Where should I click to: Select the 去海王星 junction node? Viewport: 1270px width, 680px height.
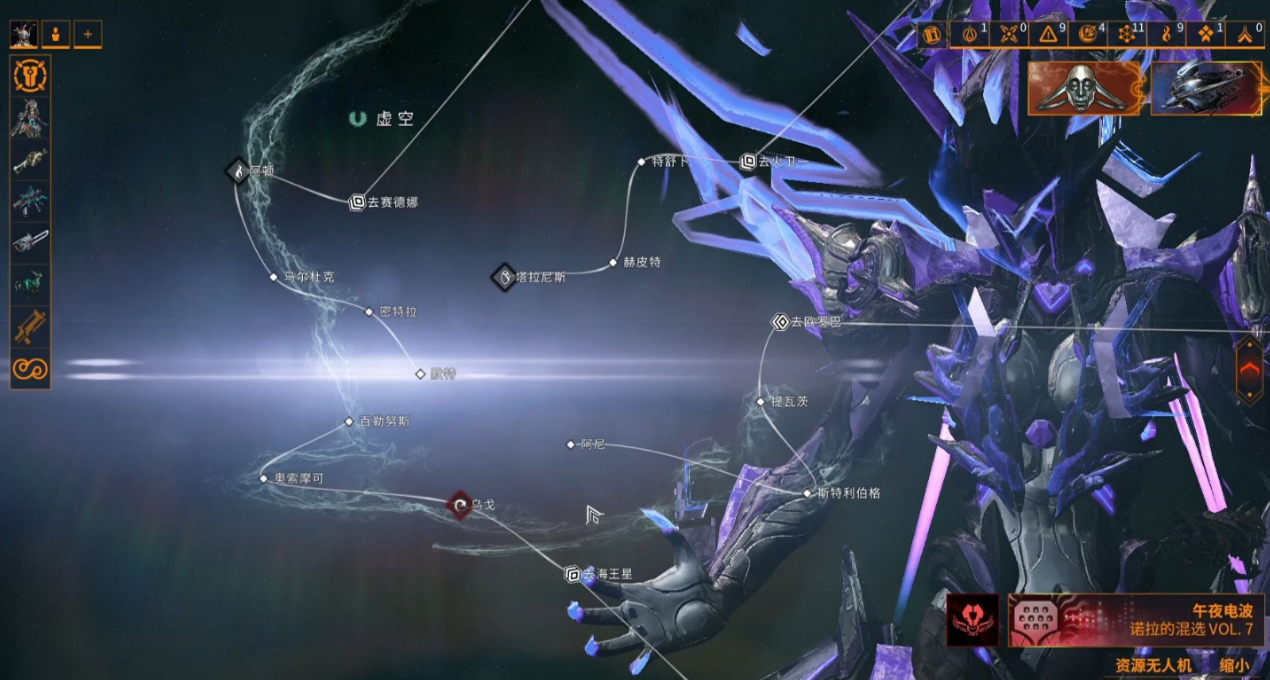[573, 574]
